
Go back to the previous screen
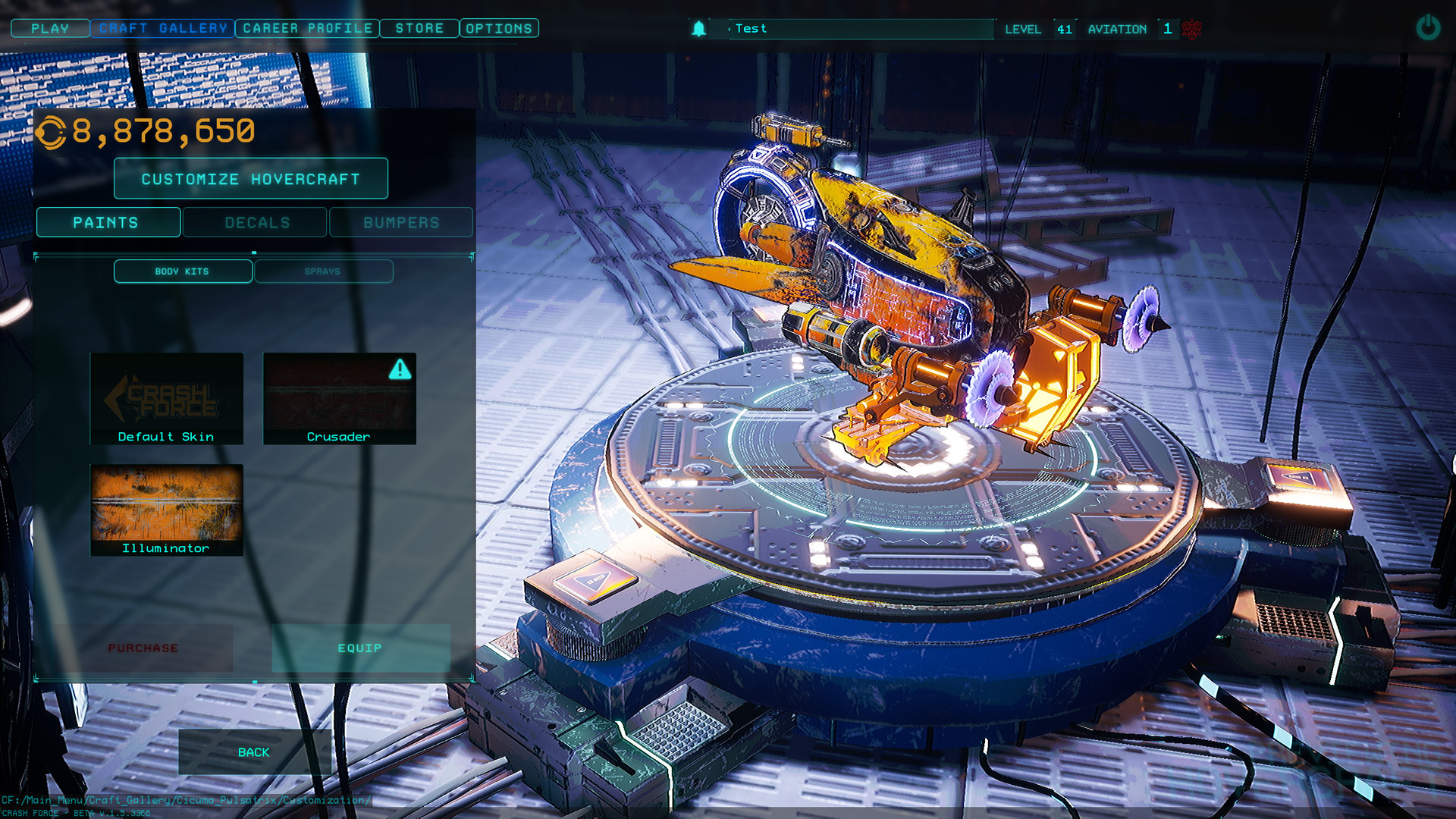tap(254, 752)
